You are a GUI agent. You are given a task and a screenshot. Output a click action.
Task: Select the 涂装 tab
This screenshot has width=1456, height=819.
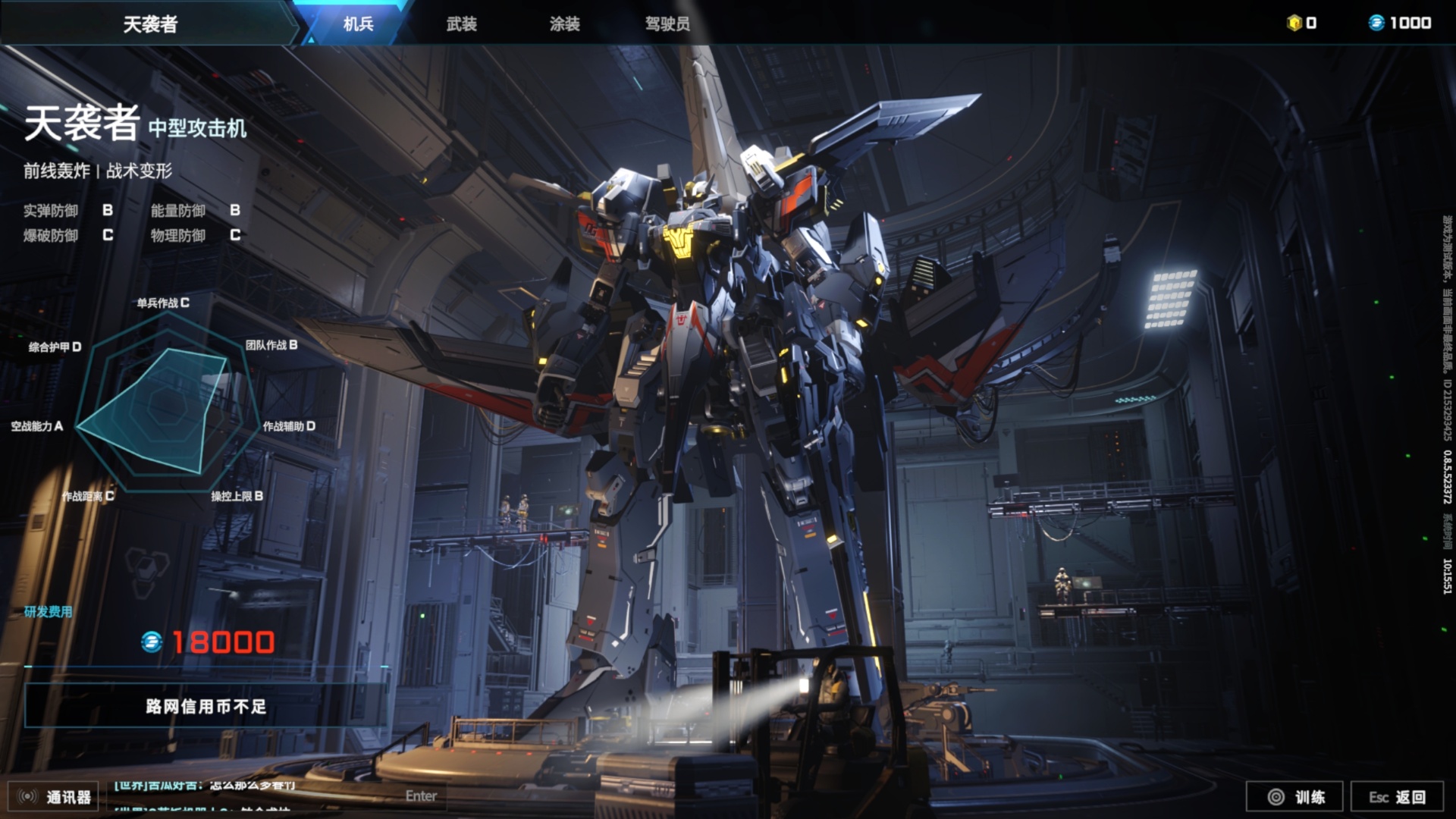pyautogui.click(x=564, y=24)
